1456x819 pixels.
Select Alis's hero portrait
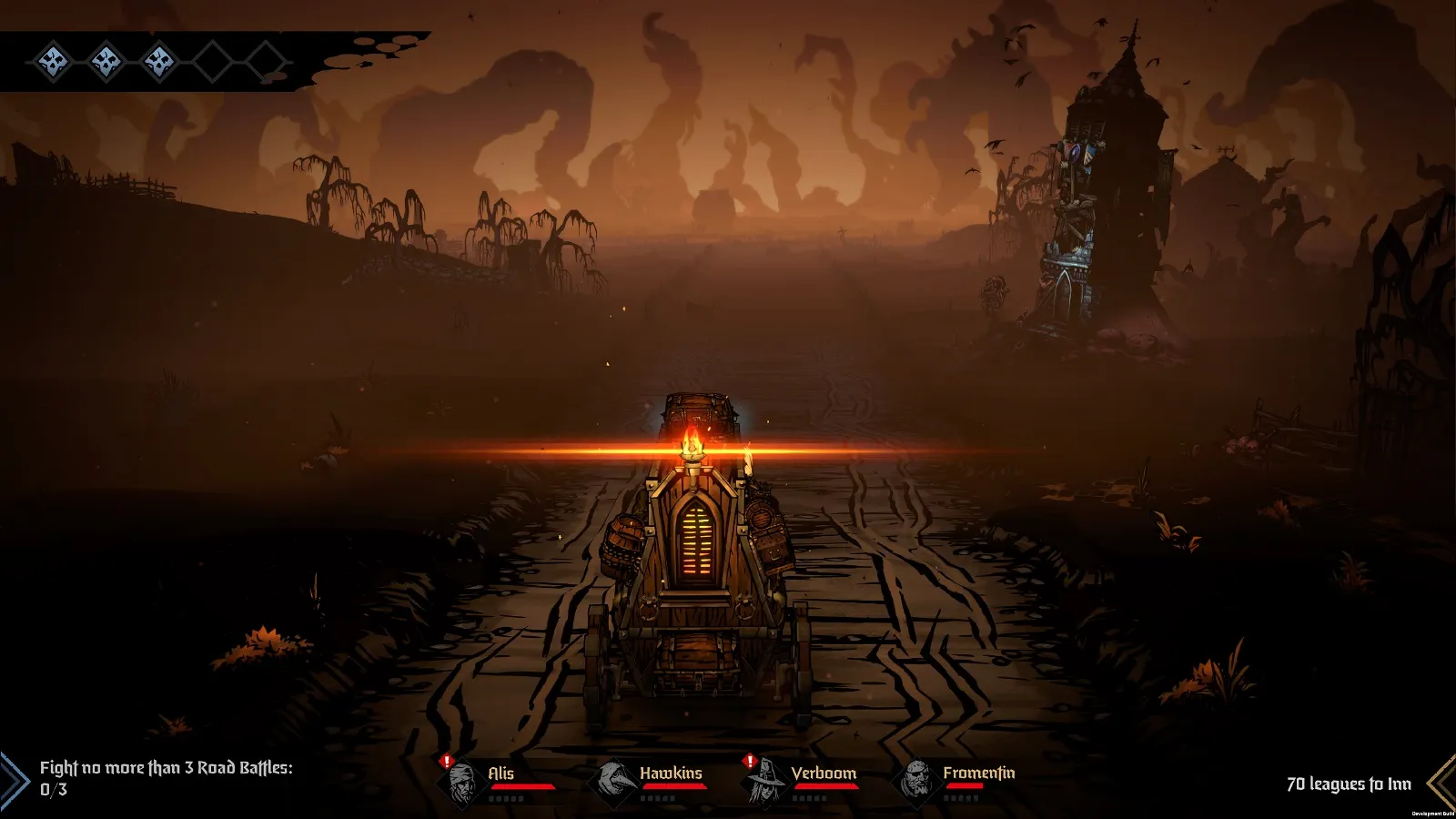tap(464, 782)
